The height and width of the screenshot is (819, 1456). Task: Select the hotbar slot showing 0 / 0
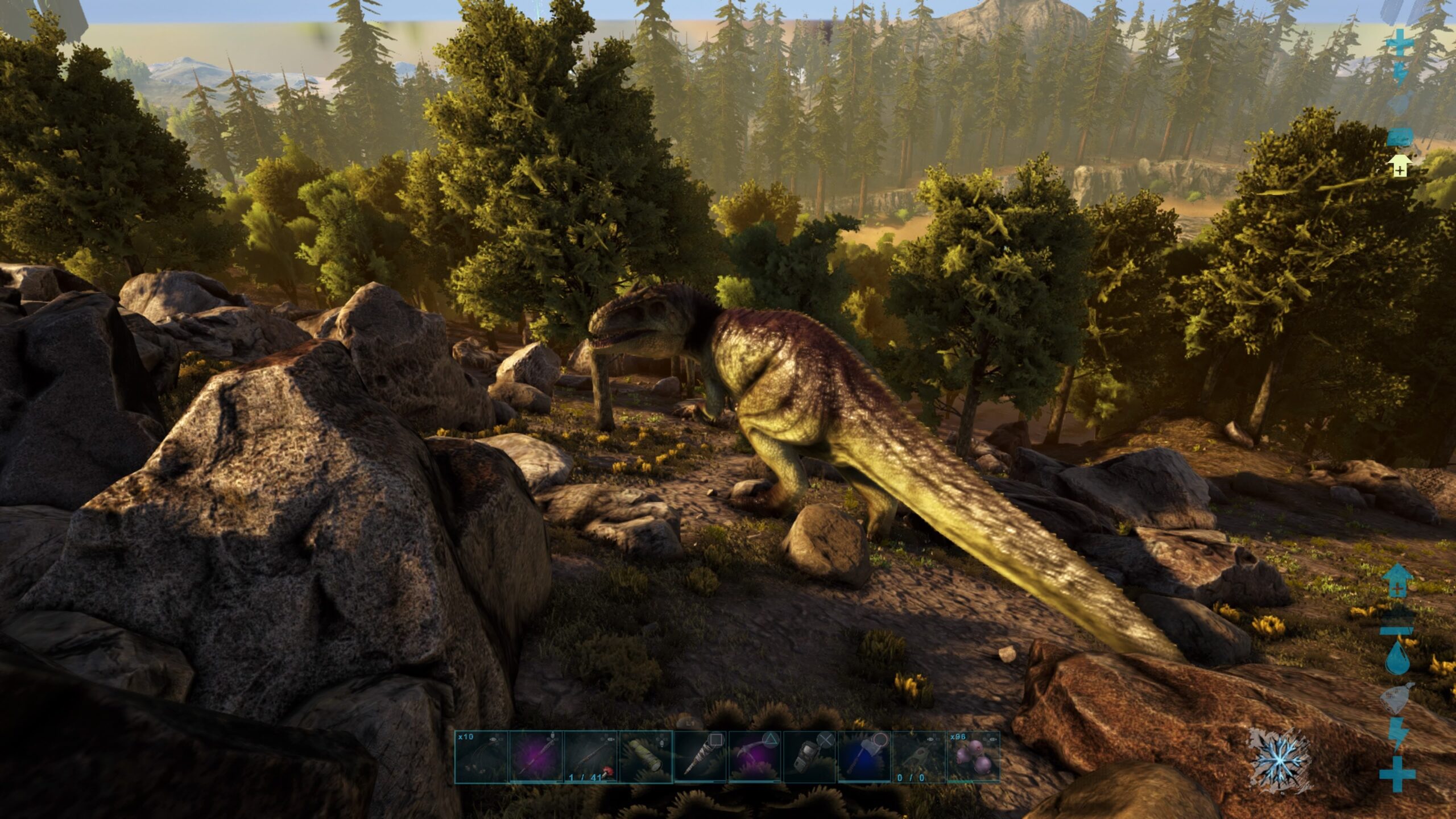point(919,757)
